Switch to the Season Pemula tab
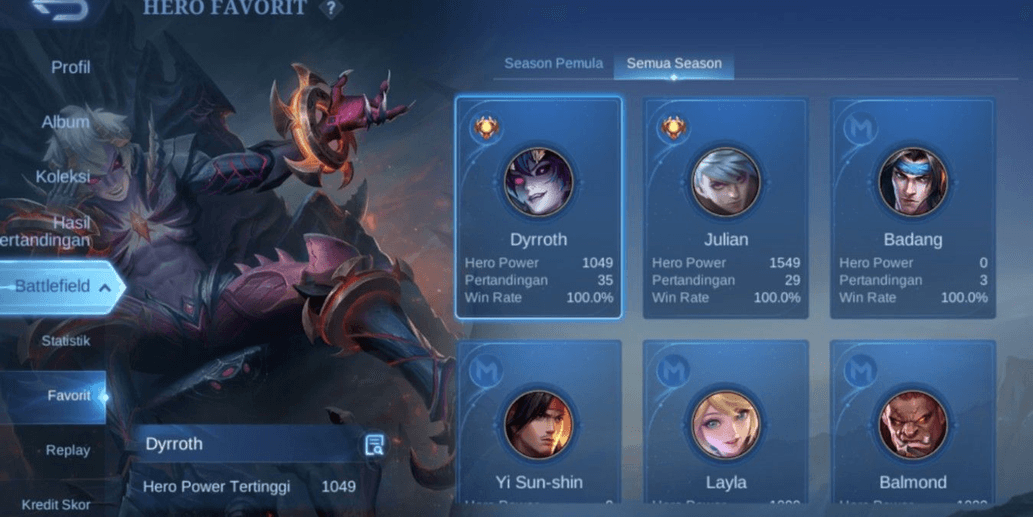 pyautogui.click(x=553, y=63)
